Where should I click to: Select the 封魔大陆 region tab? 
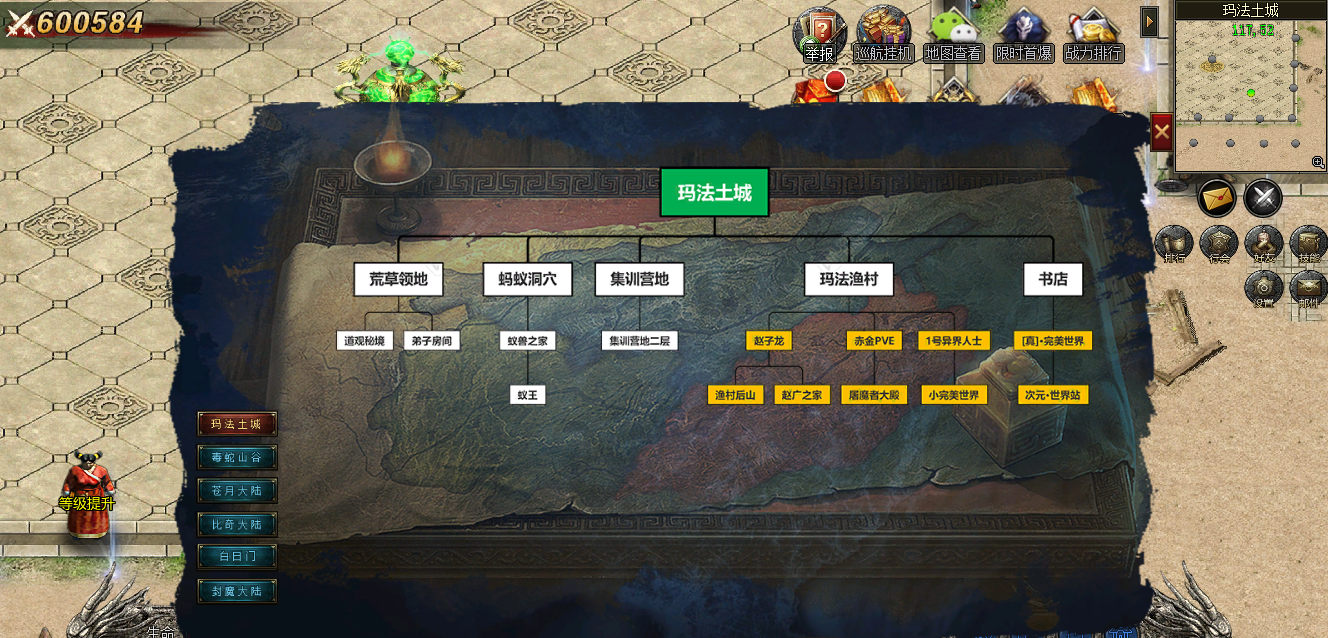point(236,591)
